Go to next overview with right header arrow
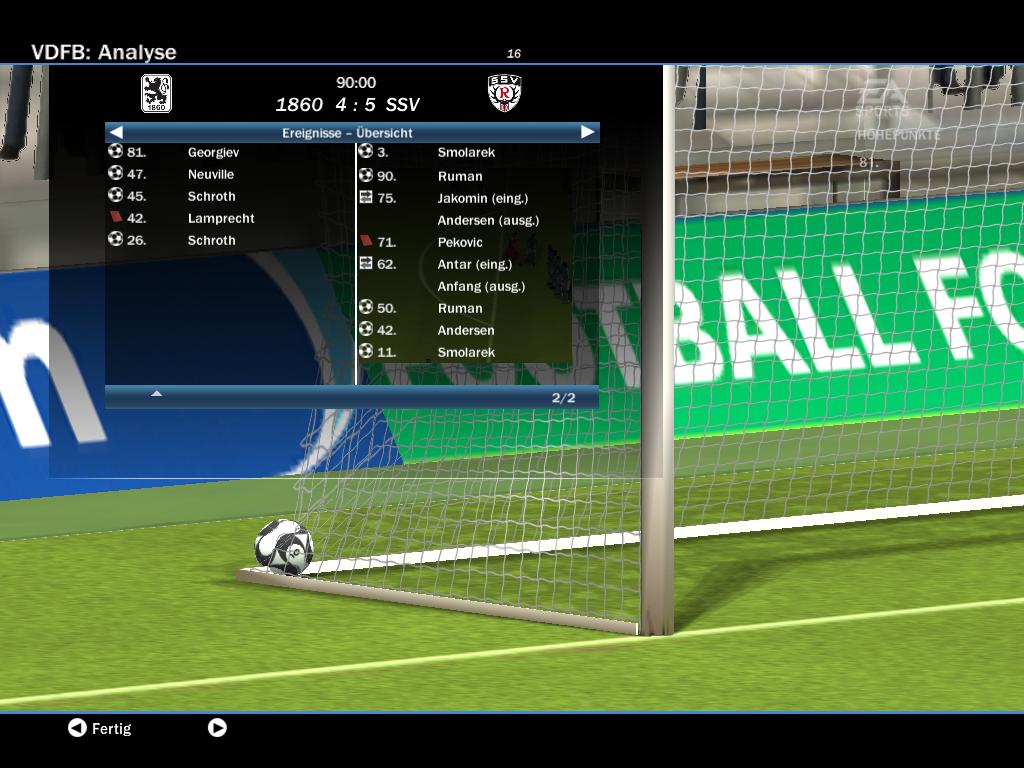 point(587,132)
